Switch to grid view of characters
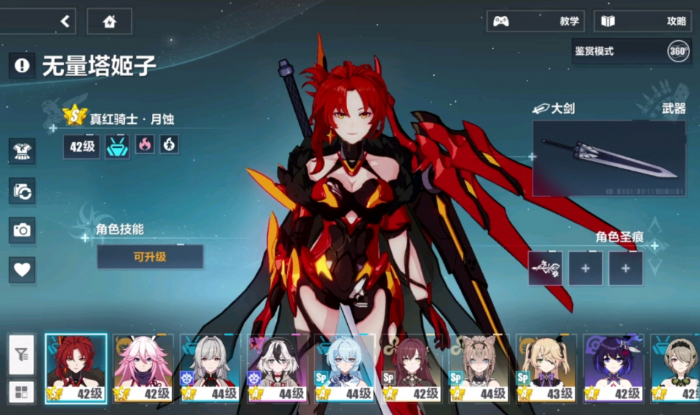 [x=22, y=390]
